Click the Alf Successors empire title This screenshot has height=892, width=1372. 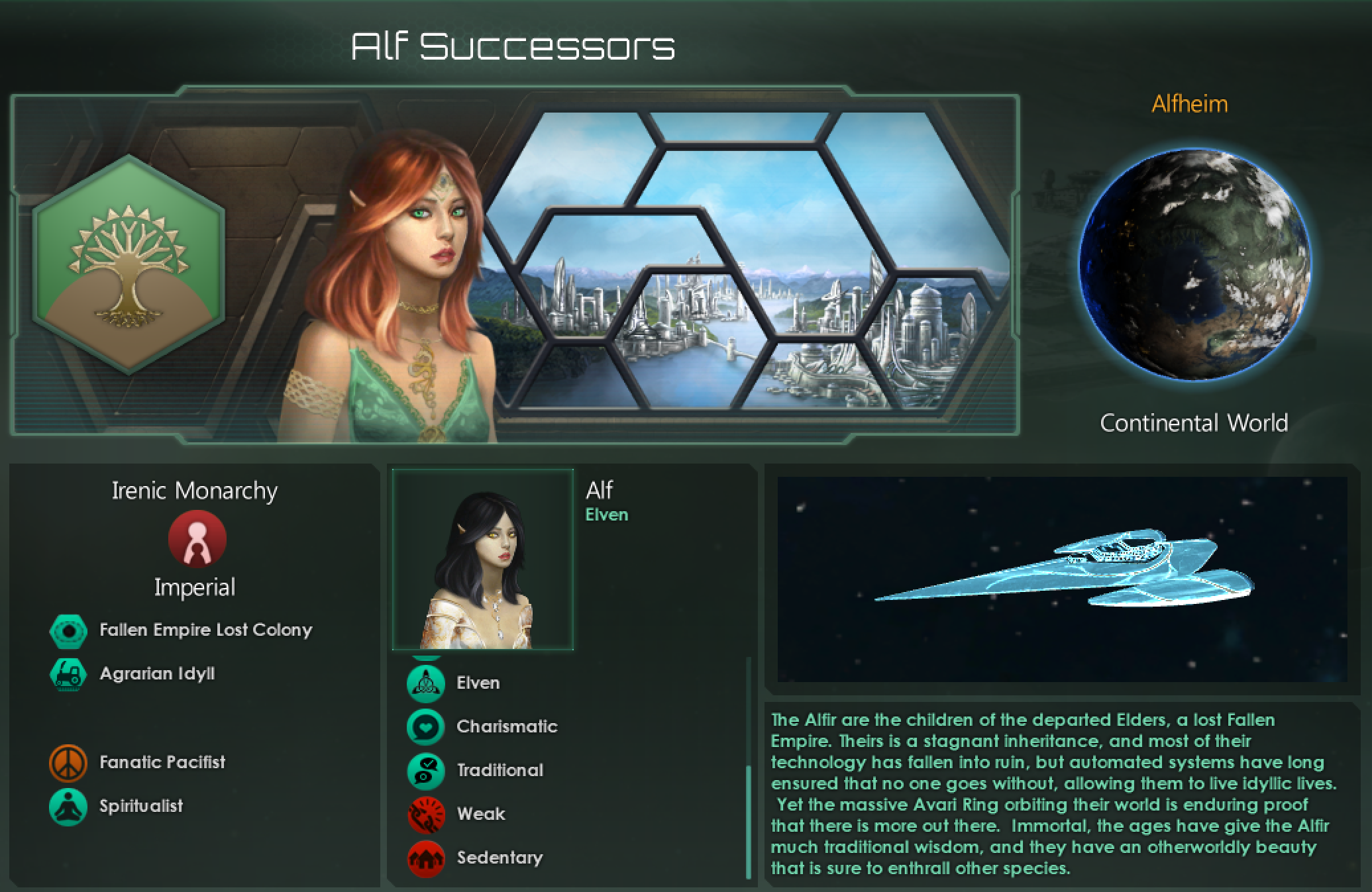pos(513,44)
